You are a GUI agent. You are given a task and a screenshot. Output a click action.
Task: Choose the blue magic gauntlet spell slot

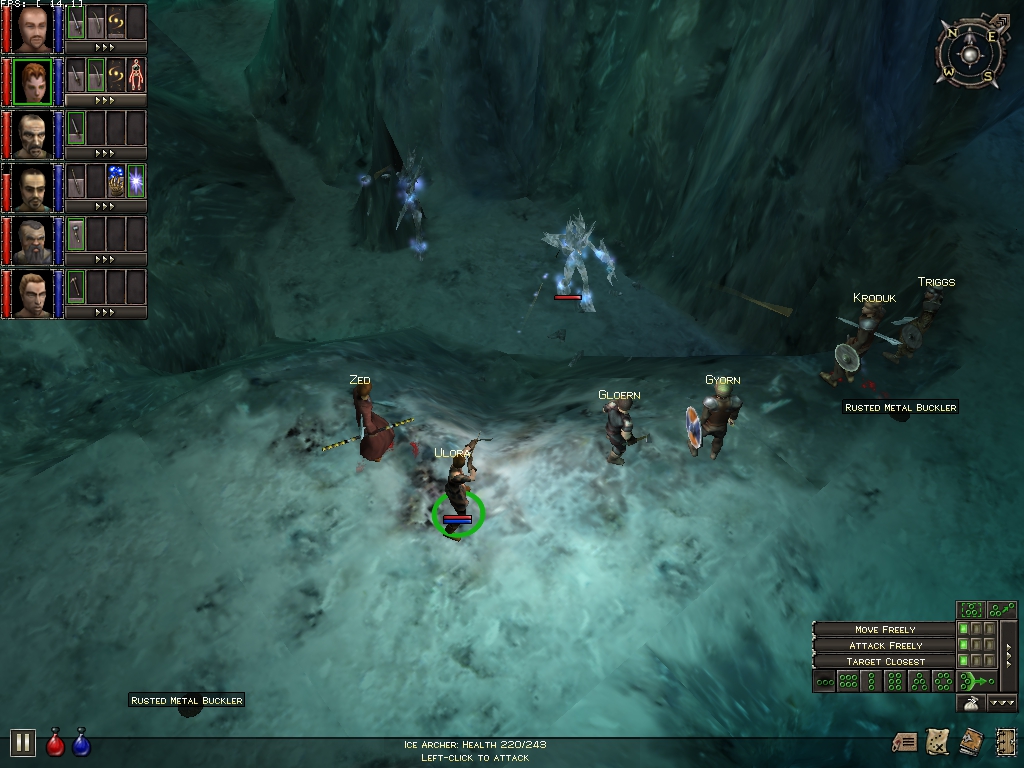pos(116,181)
